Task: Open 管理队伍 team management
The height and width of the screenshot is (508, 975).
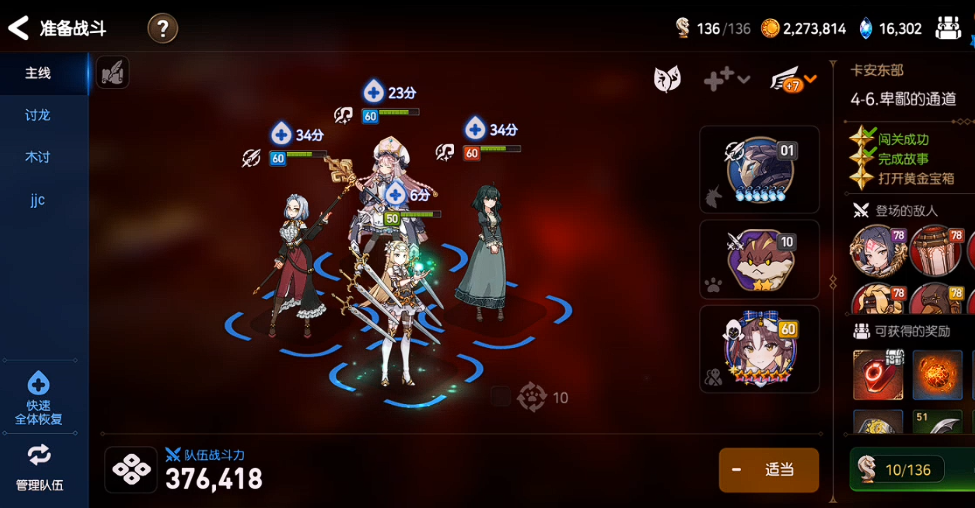Action: (x=39, y=467)
